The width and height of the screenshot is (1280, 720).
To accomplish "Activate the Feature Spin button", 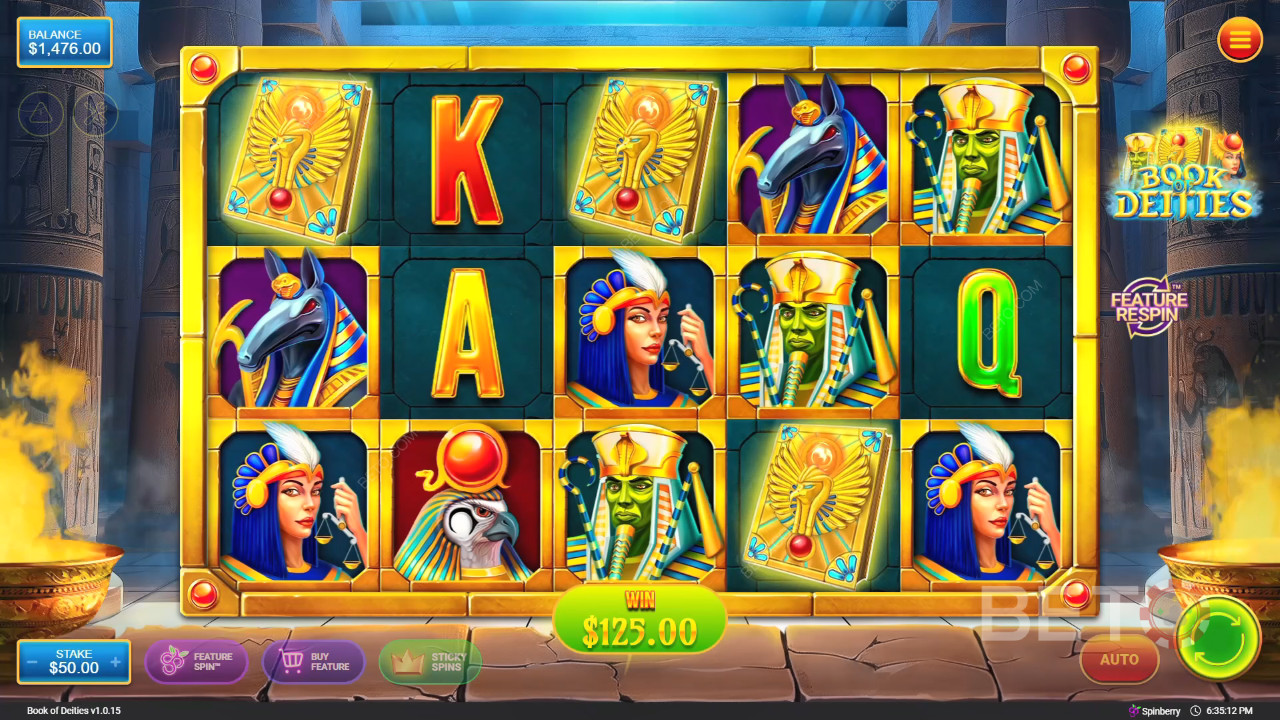I will [196, 662].
